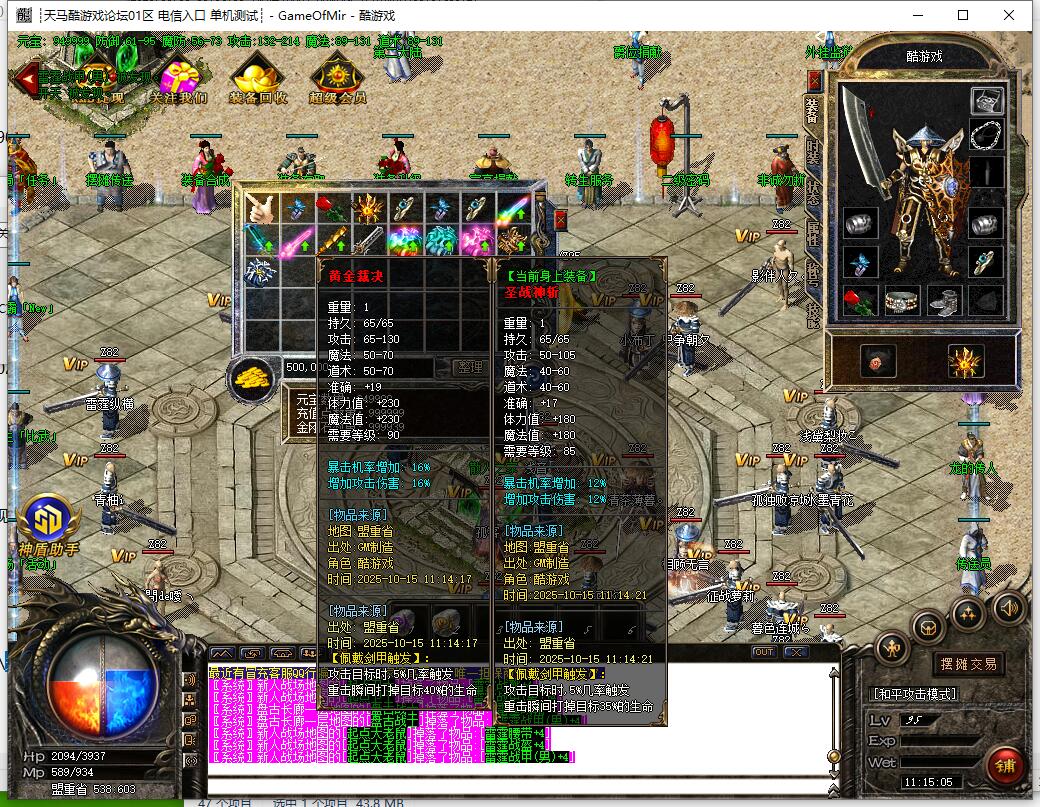Open the 摆摊交易 stall trade button
The width and height of the screenshot is (1040, 807).
[968, 664]
